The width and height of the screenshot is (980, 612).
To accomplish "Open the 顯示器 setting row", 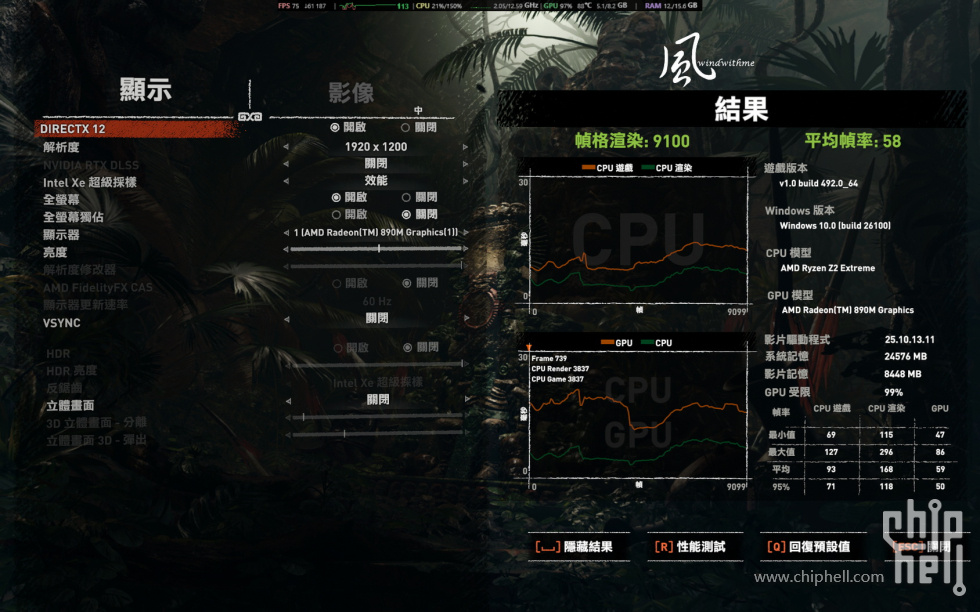I will pos(61,235).
